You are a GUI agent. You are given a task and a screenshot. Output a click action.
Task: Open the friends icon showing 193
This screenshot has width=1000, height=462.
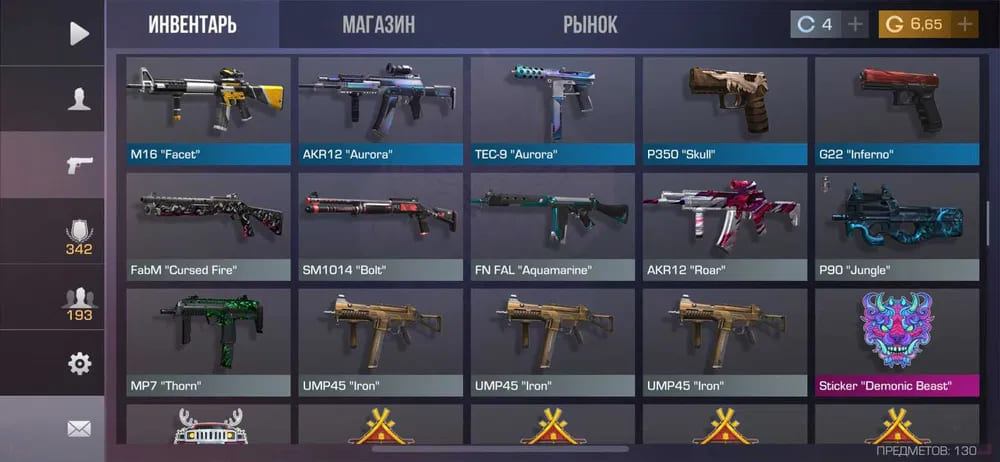pyautogui.click(x=79, y=303)
